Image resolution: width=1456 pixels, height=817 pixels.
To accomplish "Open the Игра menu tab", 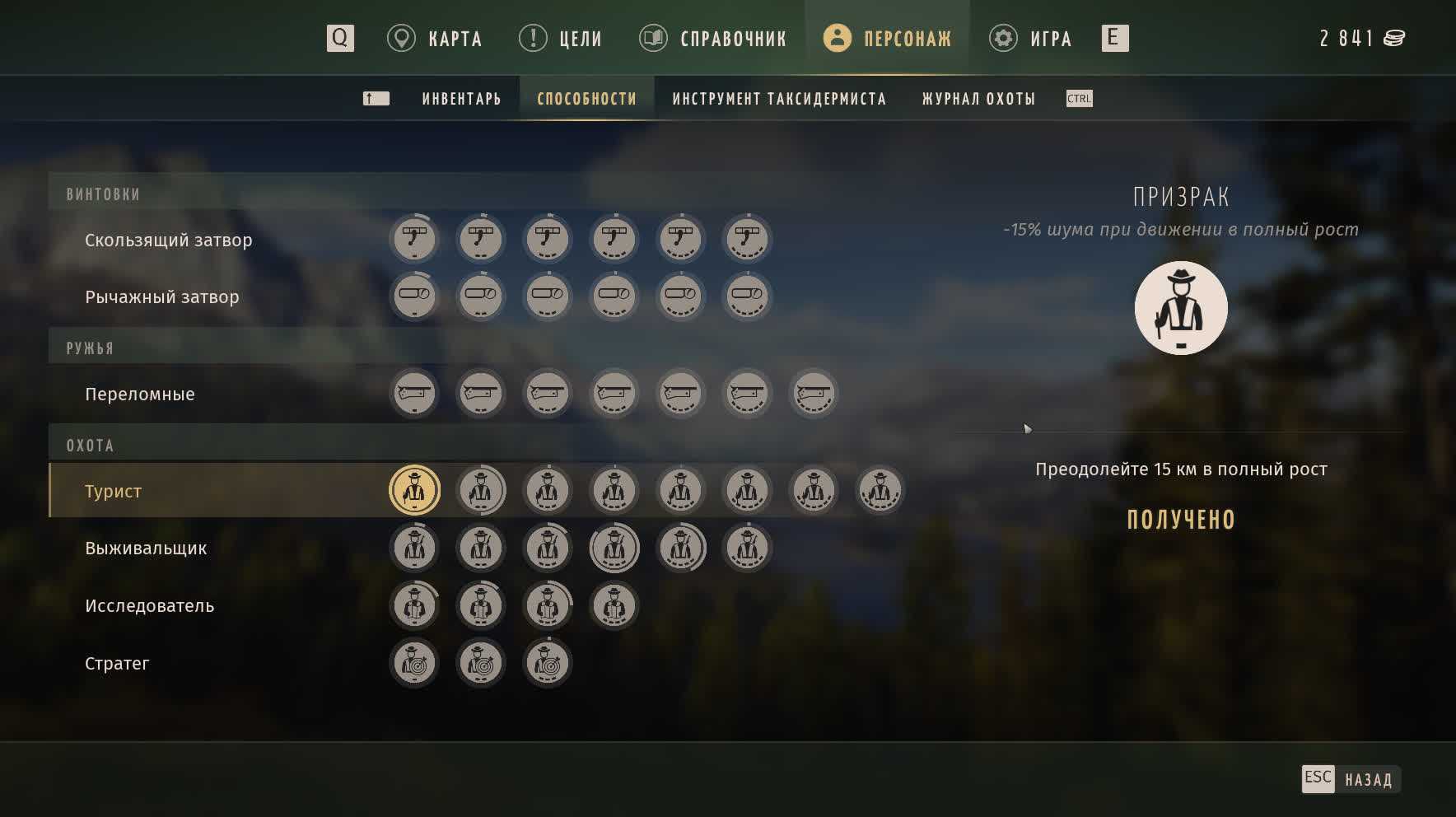I will tap(1031, 39).
